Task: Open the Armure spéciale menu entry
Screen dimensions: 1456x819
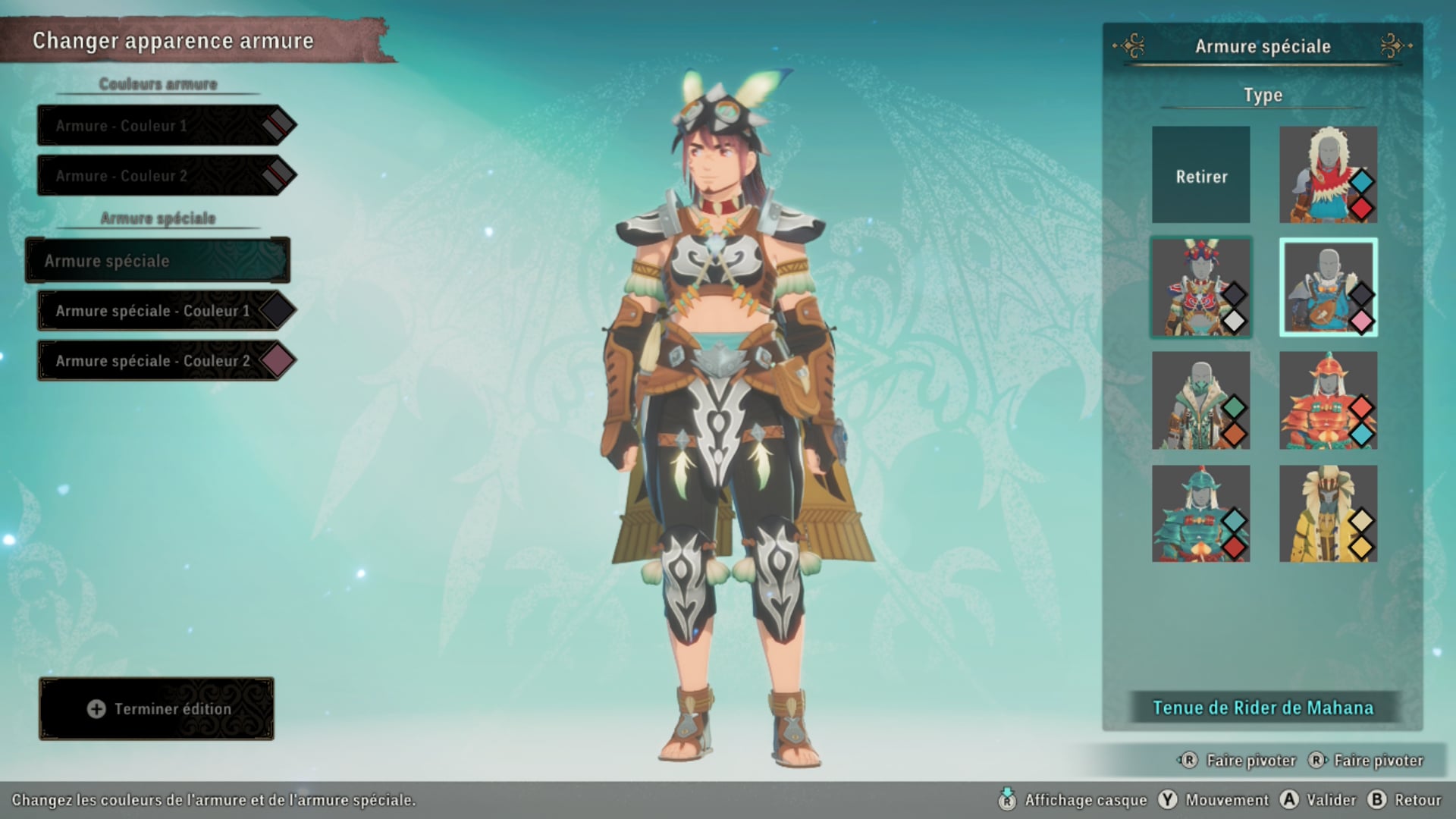Action: [158, 261]
